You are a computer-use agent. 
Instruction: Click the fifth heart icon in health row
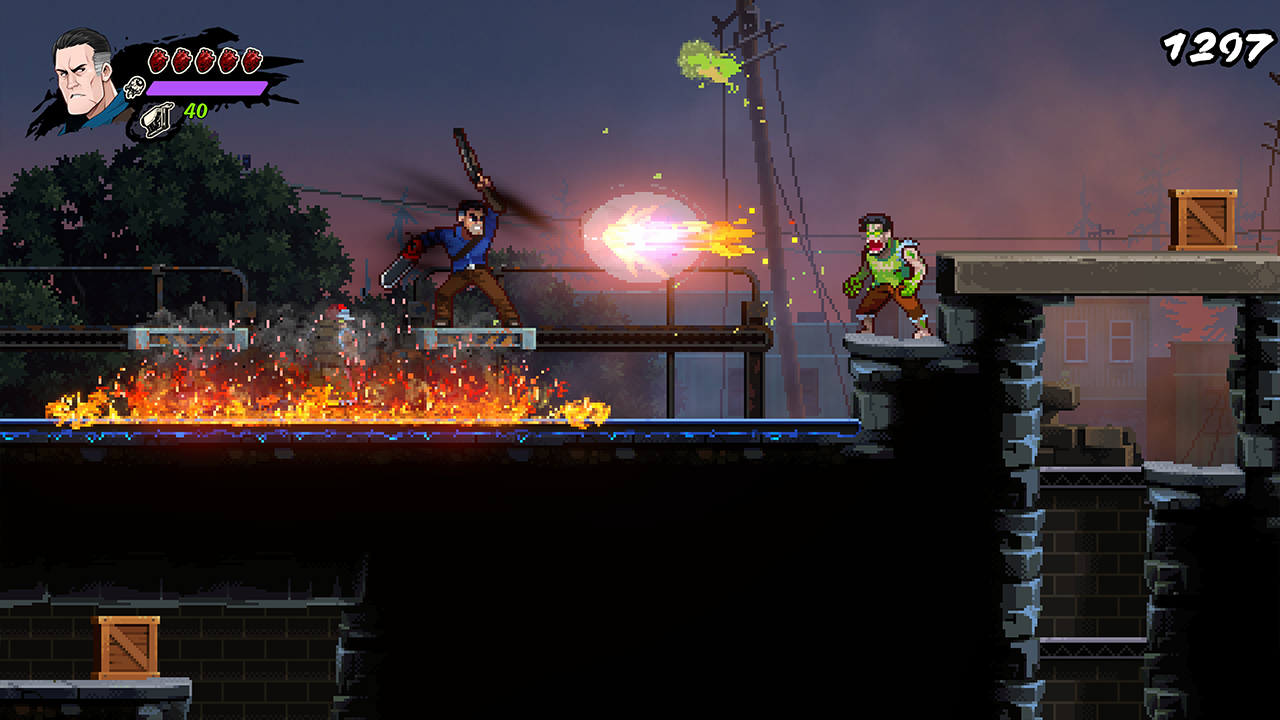pos(250,58)
